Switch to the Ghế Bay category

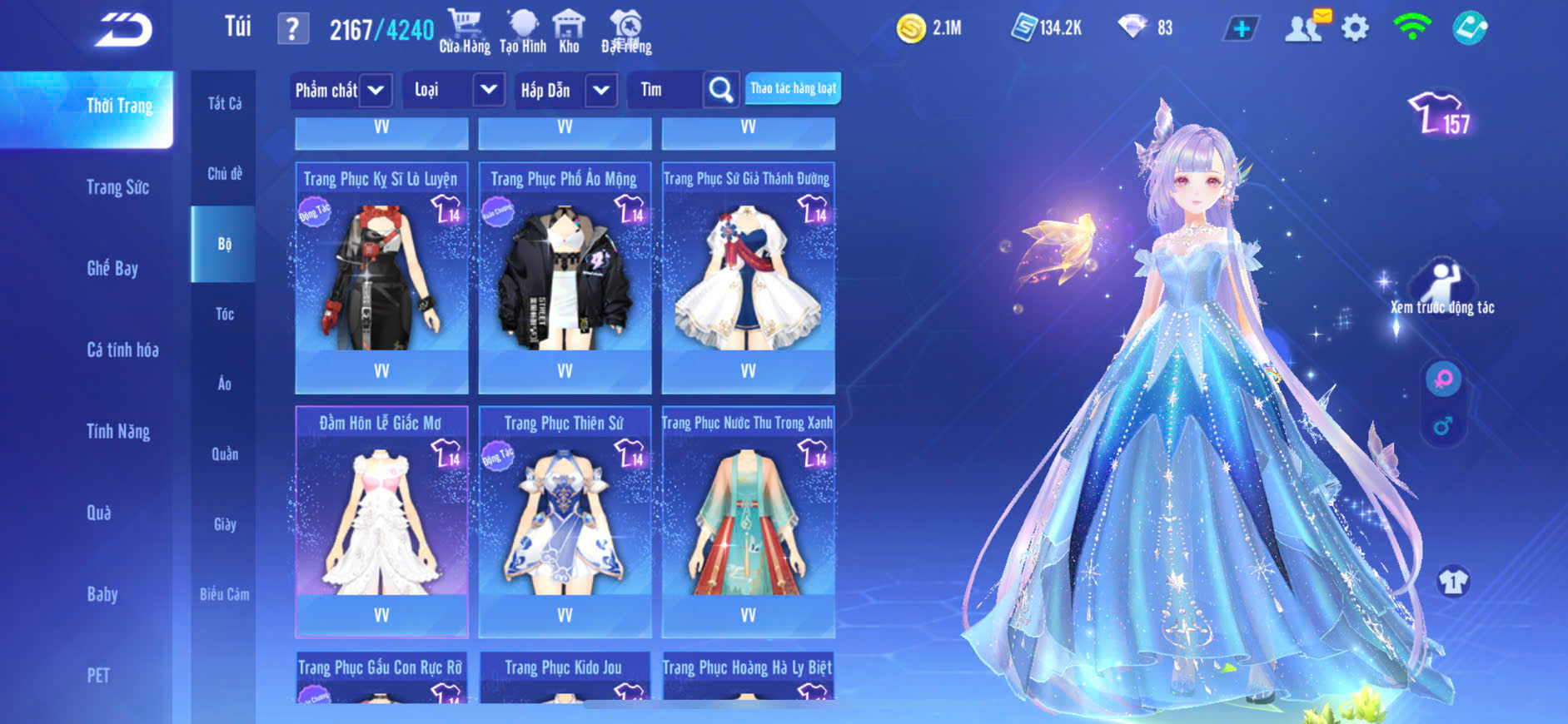tap(112, 268)
